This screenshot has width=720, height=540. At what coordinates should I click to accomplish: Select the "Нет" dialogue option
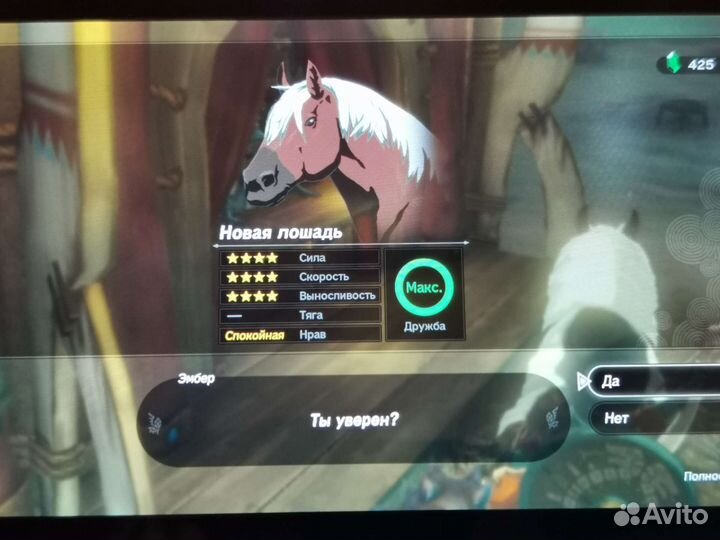(x=650, y=418)
